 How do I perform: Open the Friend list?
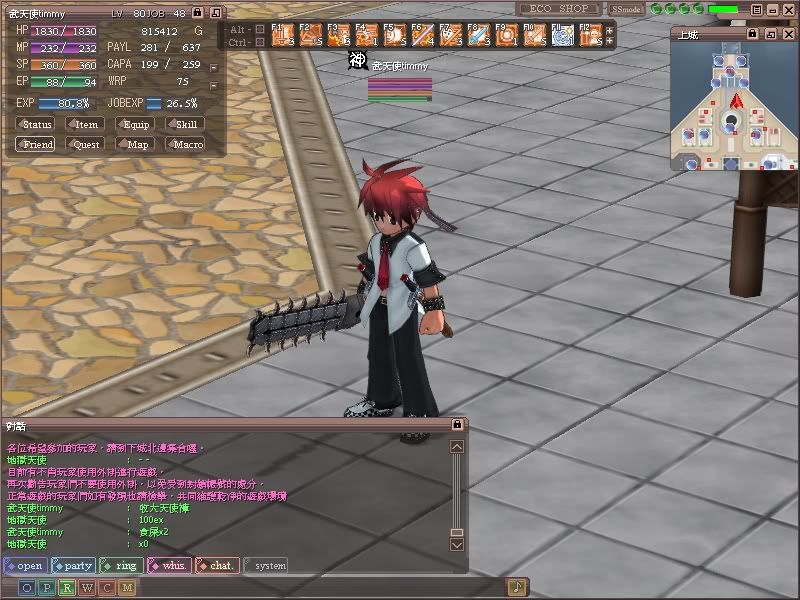[x=36, y=144]
